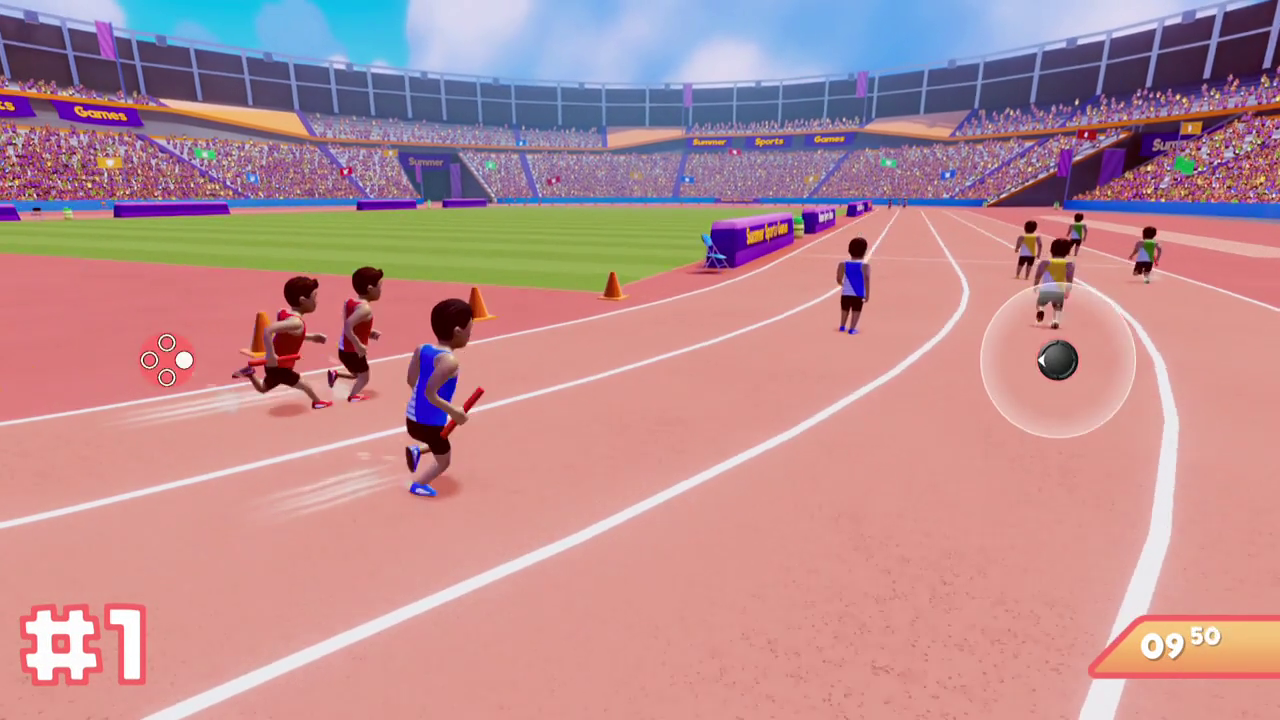Image resolution: width=1280 pixels, height=720 pixels.
Task: Tap the green runner on the far right
Action: (1146, 250)
